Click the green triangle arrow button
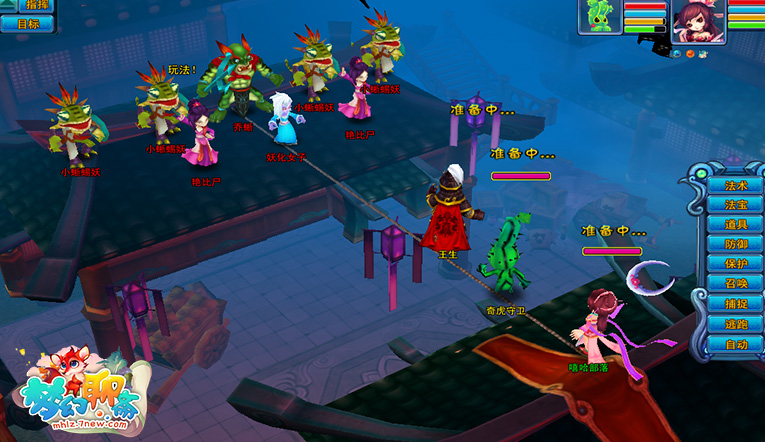 [x=9, y=4]
